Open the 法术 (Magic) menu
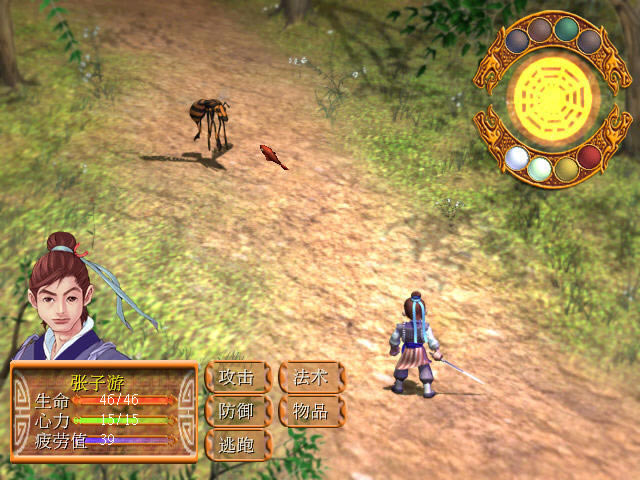 tap(311, 378)
